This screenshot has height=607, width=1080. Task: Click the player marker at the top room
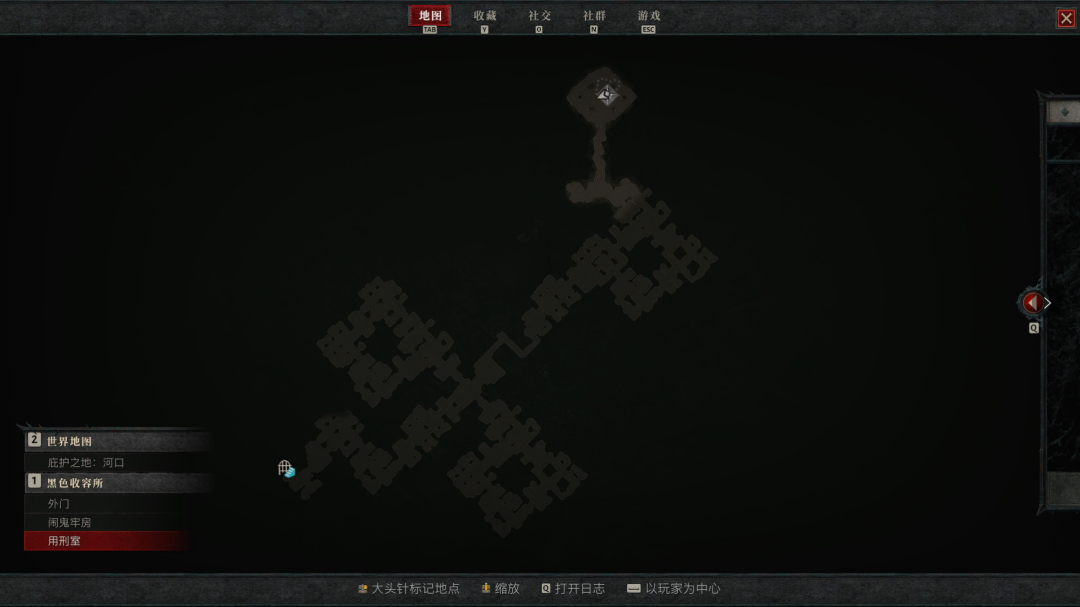(x=605, y=95)
